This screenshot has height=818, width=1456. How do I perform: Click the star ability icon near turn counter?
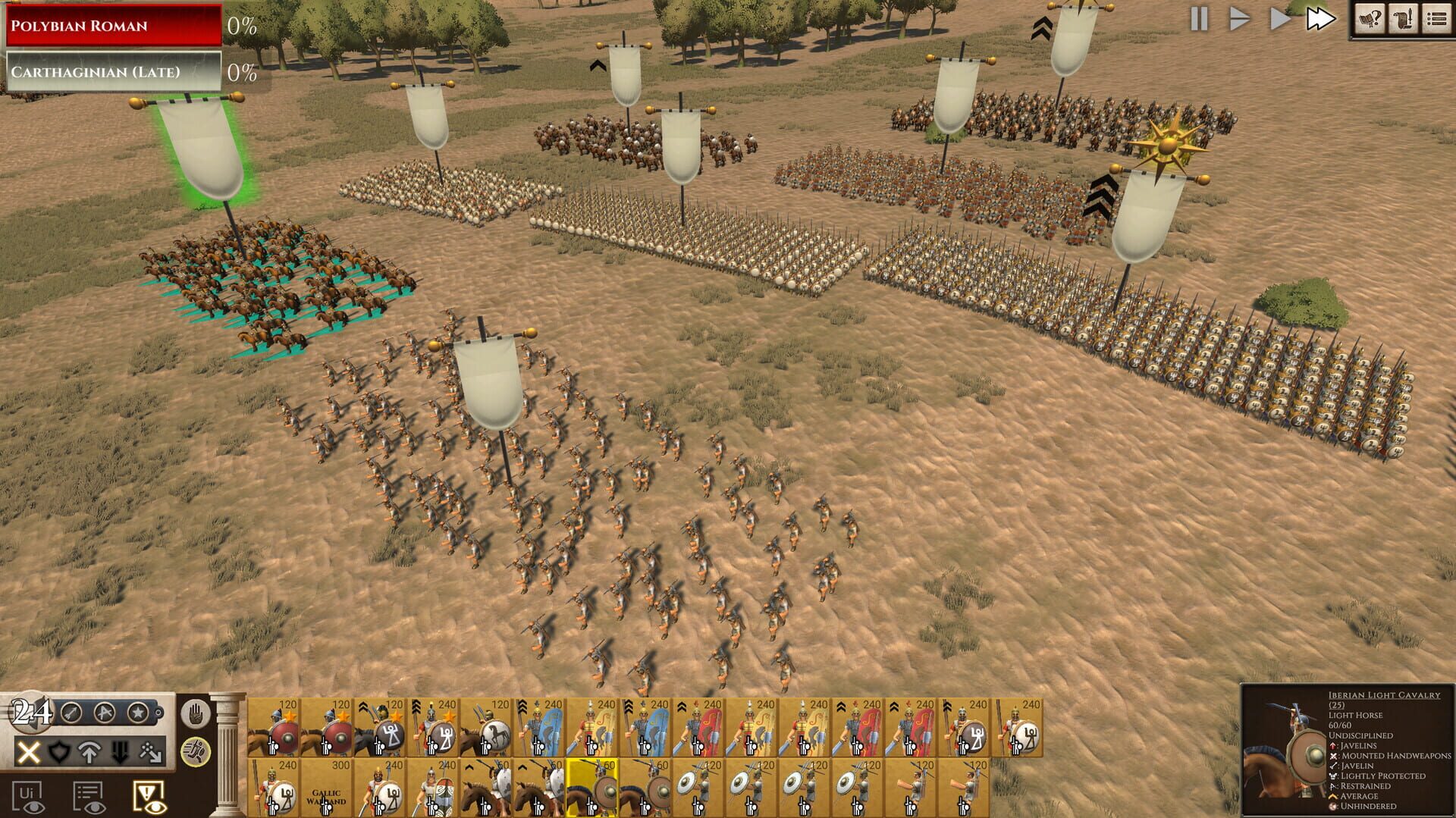pos(138,713)
